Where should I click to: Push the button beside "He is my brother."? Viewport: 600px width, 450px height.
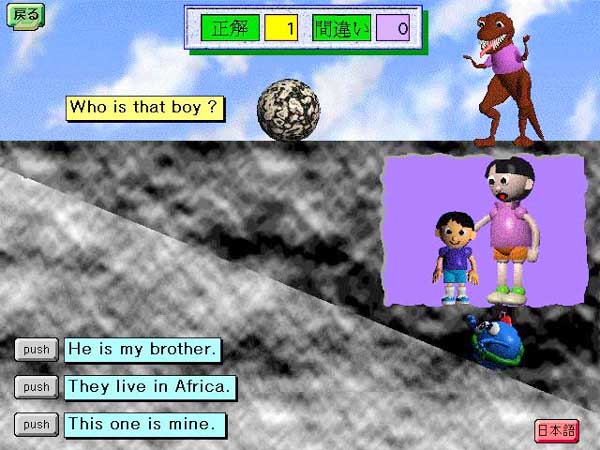click(x=37, y=350)
